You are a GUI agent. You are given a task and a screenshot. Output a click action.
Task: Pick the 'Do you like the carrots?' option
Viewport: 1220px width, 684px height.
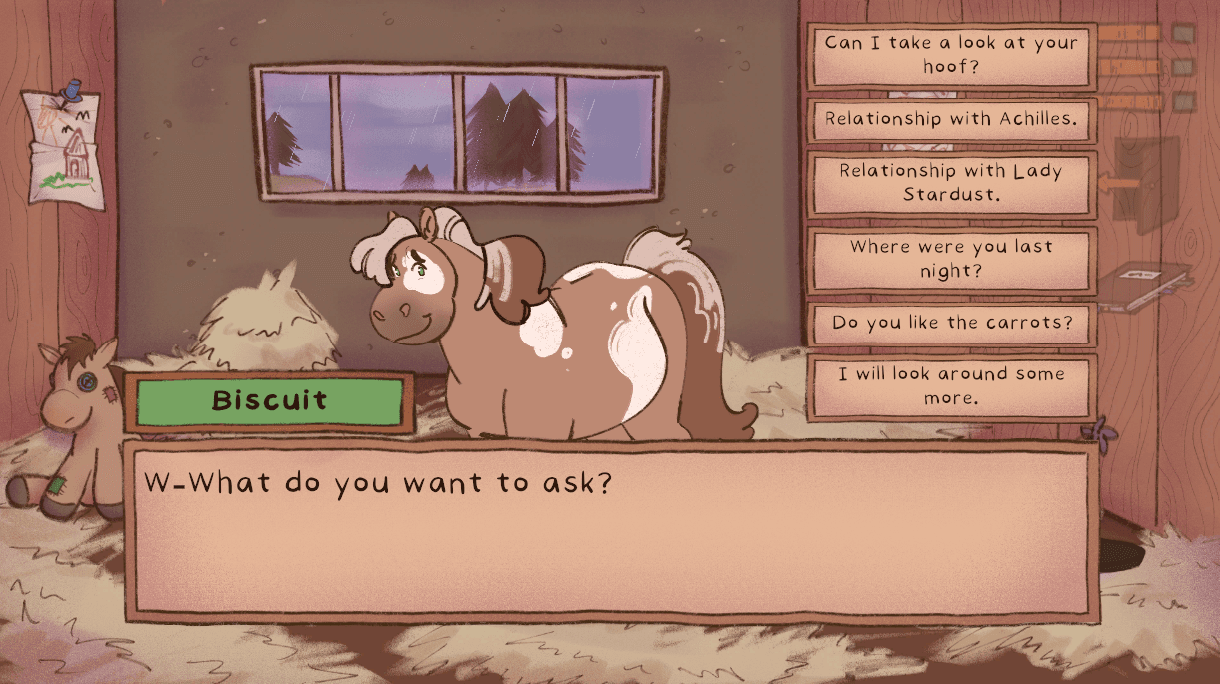click(950, 324)
